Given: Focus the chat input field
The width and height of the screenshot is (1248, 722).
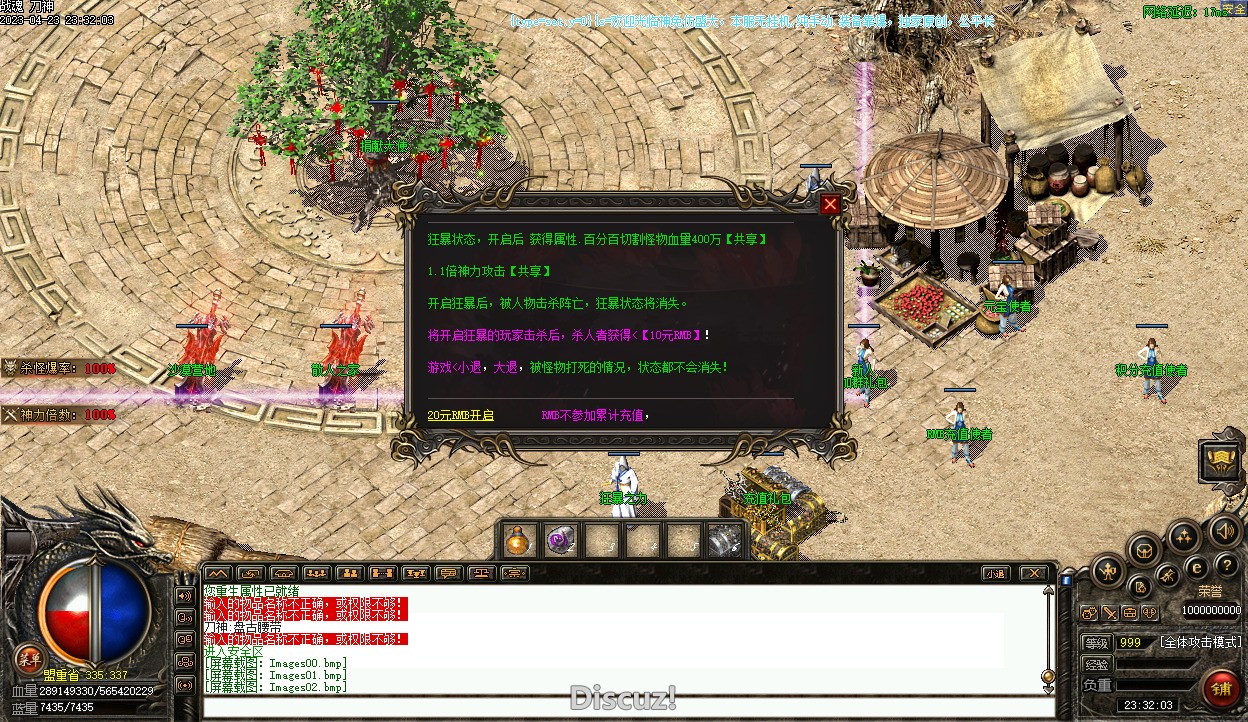Looking at the screenshot, I should (x=620, y=707).
